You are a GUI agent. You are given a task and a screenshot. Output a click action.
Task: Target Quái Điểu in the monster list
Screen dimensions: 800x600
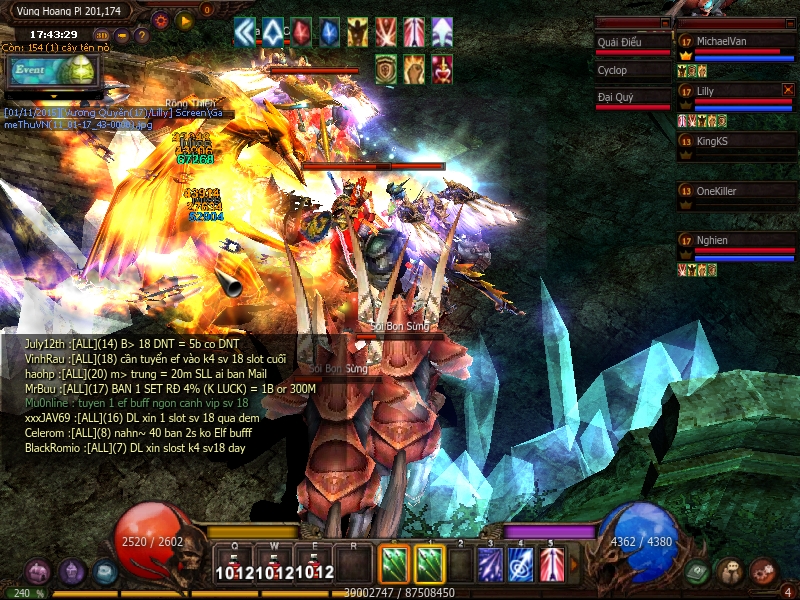632,43
